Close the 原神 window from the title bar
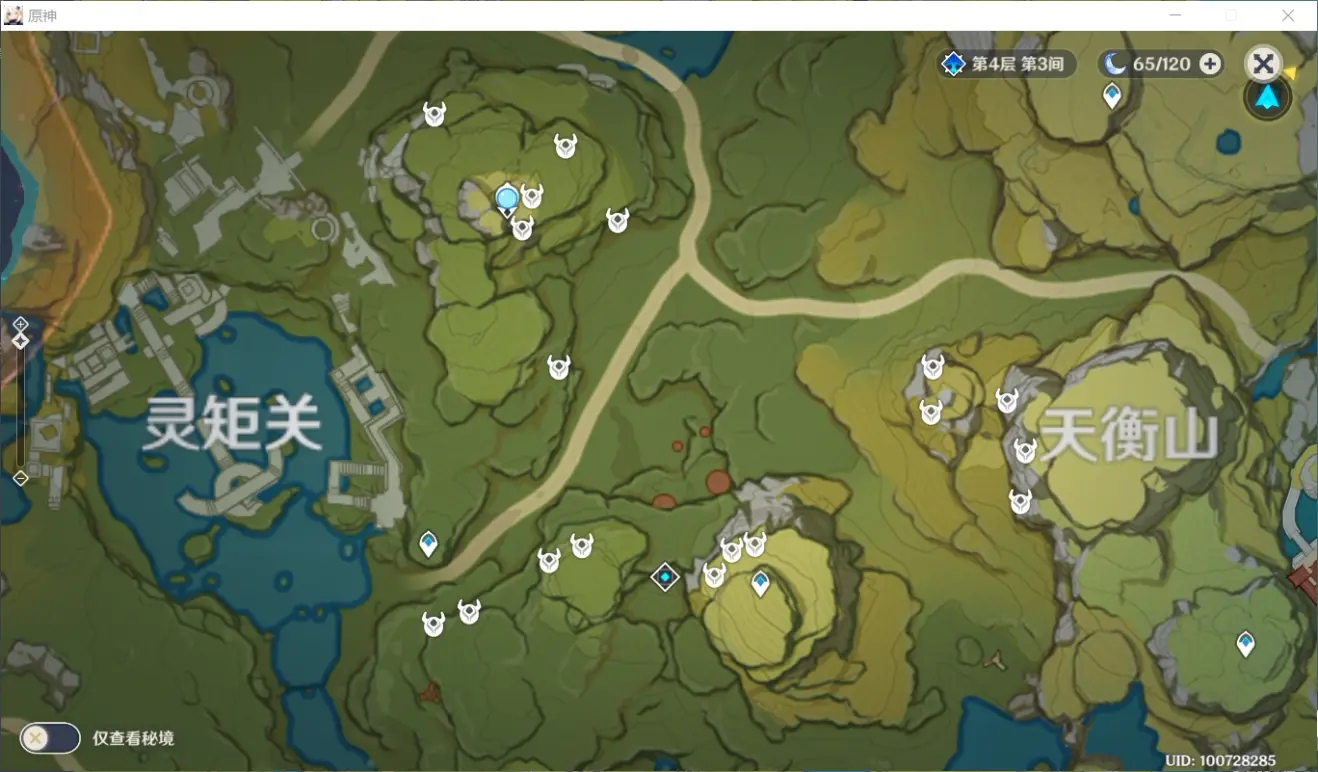This screenshot has height=772, width=1318. (x=1288, y=15)
